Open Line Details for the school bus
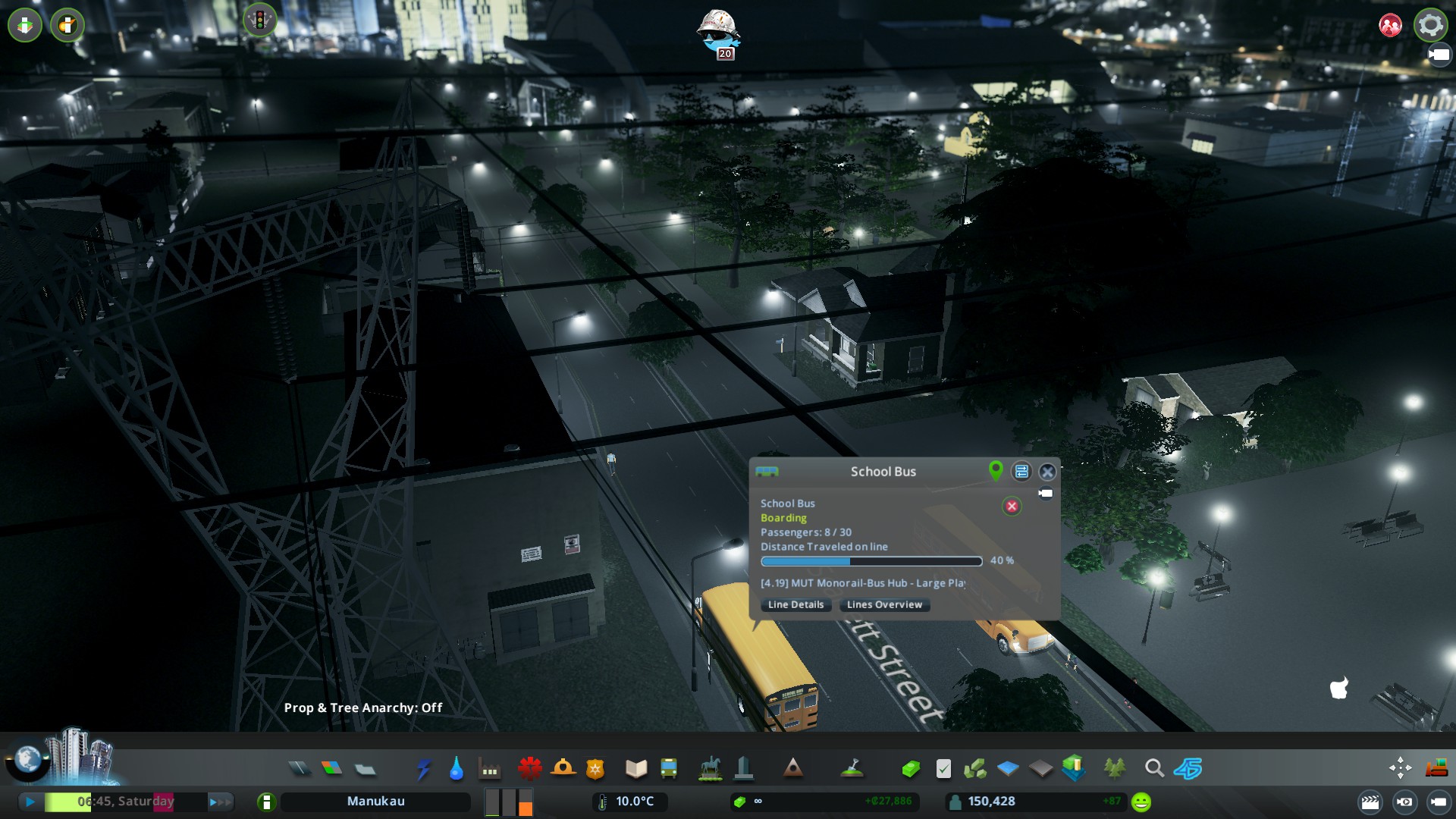This screenshot has height=819, width=1456. pyautogui.click(x=795, y=604)
